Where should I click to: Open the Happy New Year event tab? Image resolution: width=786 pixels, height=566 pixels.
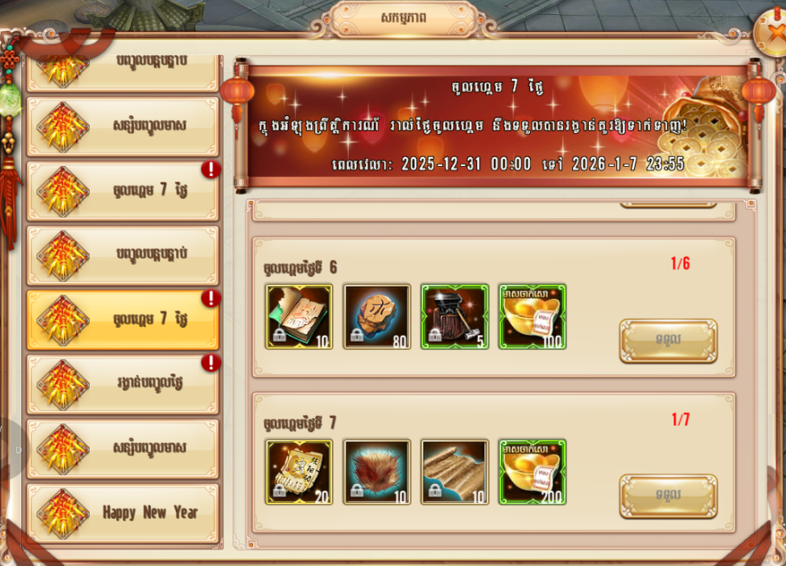123,512
